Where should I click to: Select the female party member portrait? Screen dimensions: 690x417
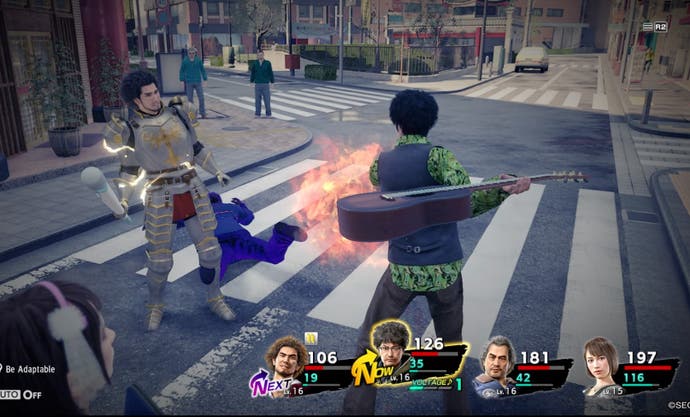pyautogui.click(x=600, y=366)
